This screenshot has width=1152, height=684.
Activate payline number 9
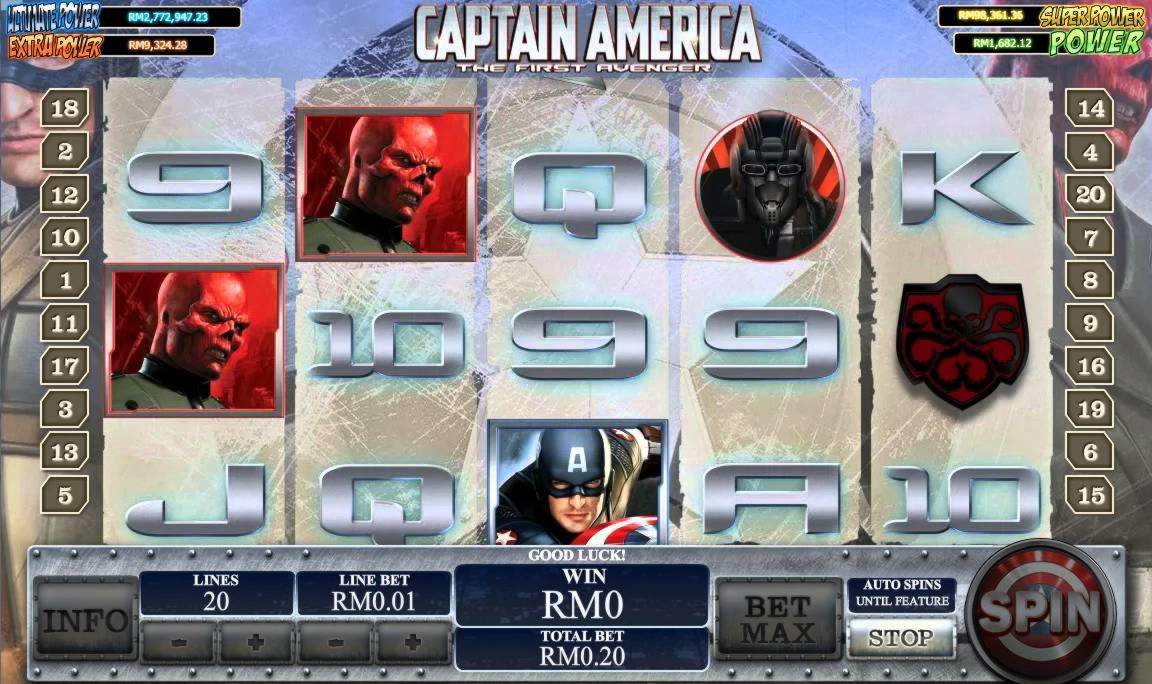click(x=1090, y=324)
